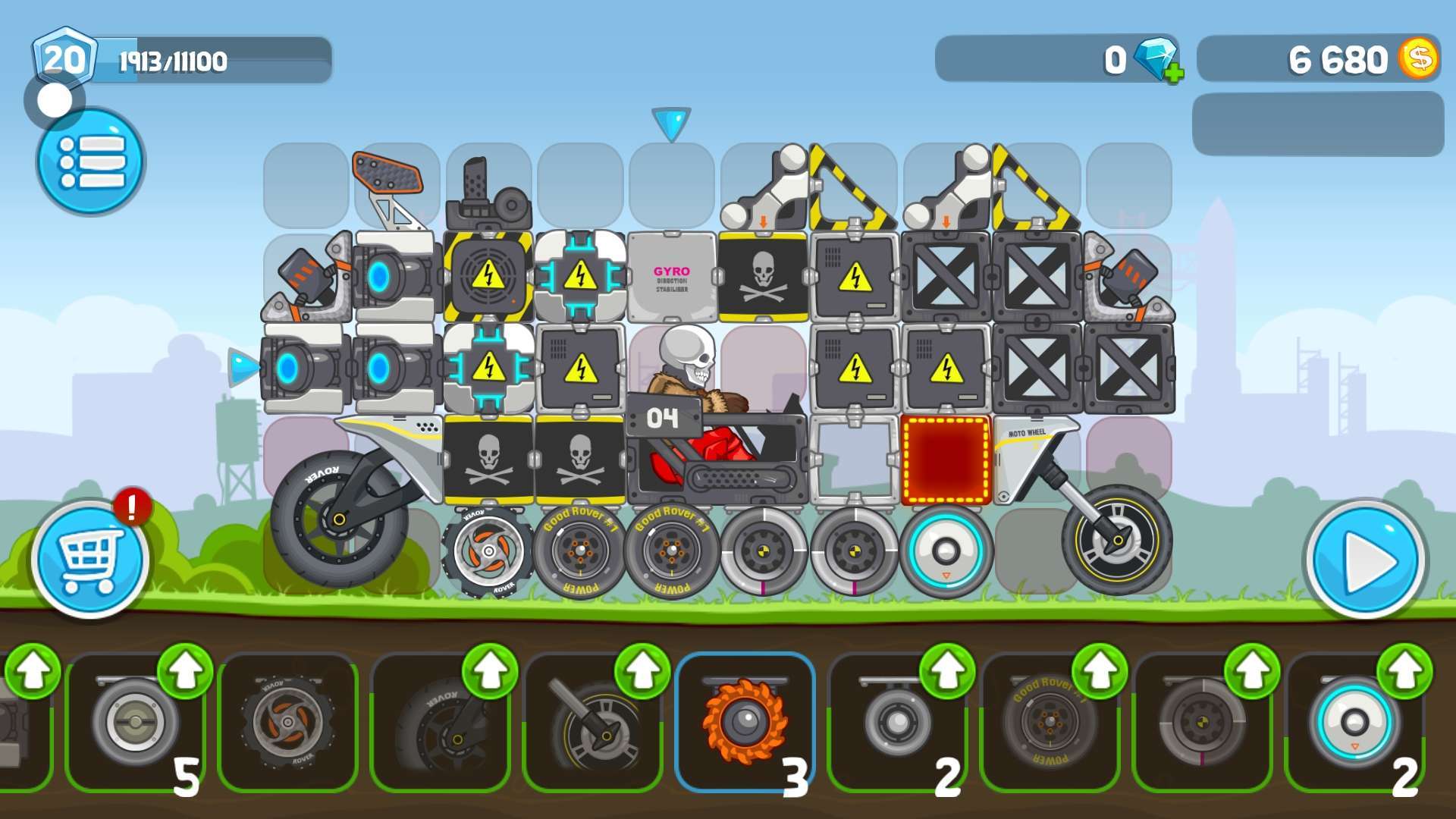This screenshot has width=1456, height=819.
Task: Upgrade the yellow-rimmed moto wheel
Action: tap(642, 670)
